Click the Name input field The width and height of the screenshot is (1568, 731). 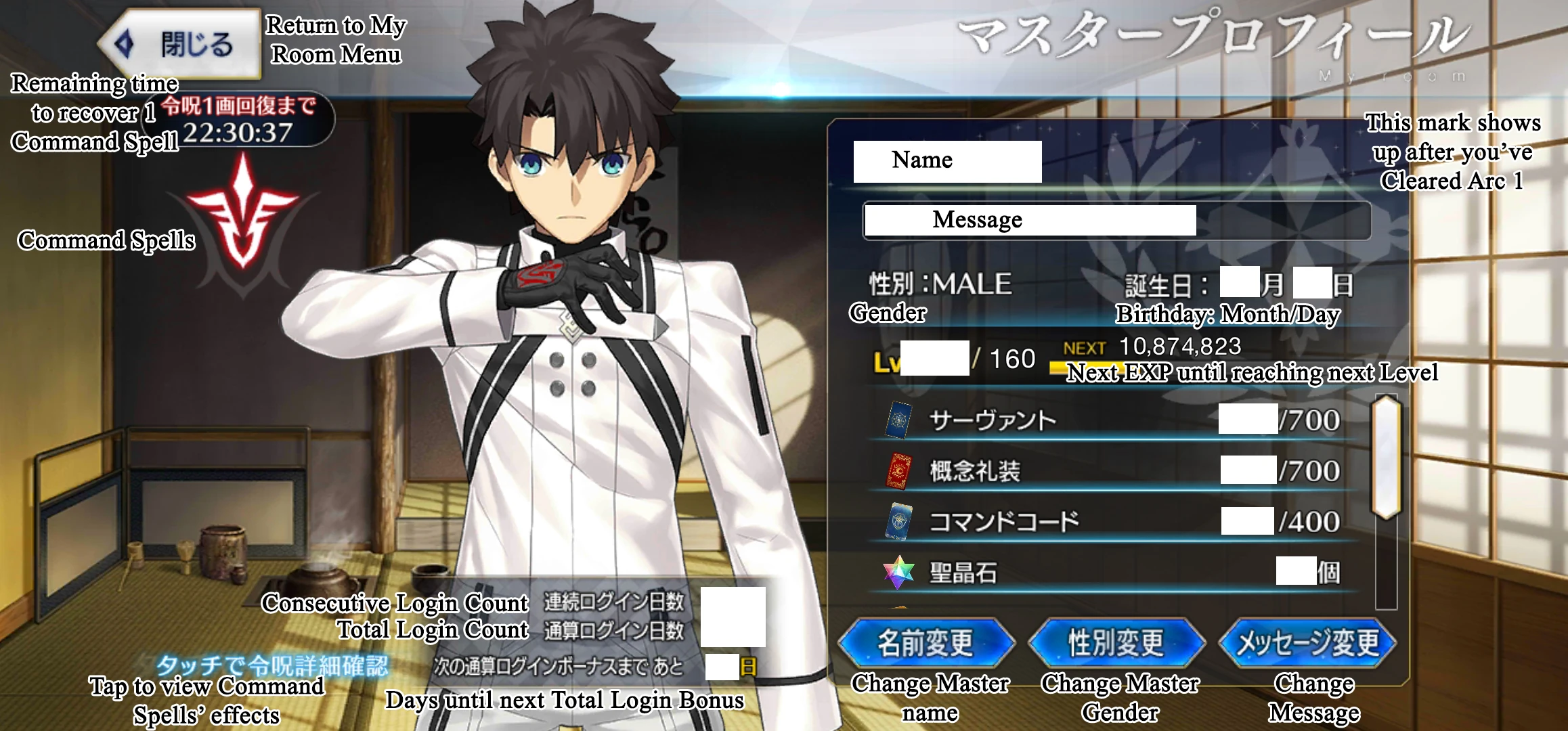[946, 160]
